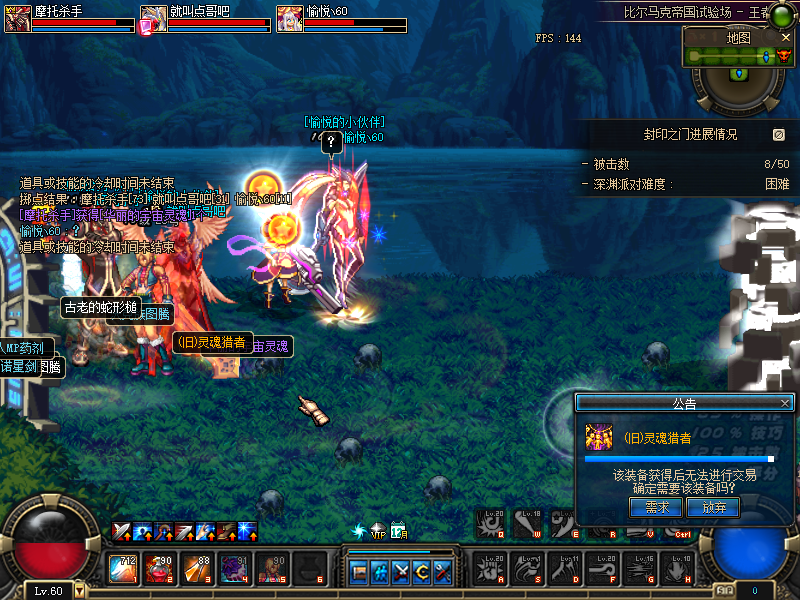The height and width of the screenshot is (600, 800).
Task: Use the red potion in quick slot 2
Action: 157,569
